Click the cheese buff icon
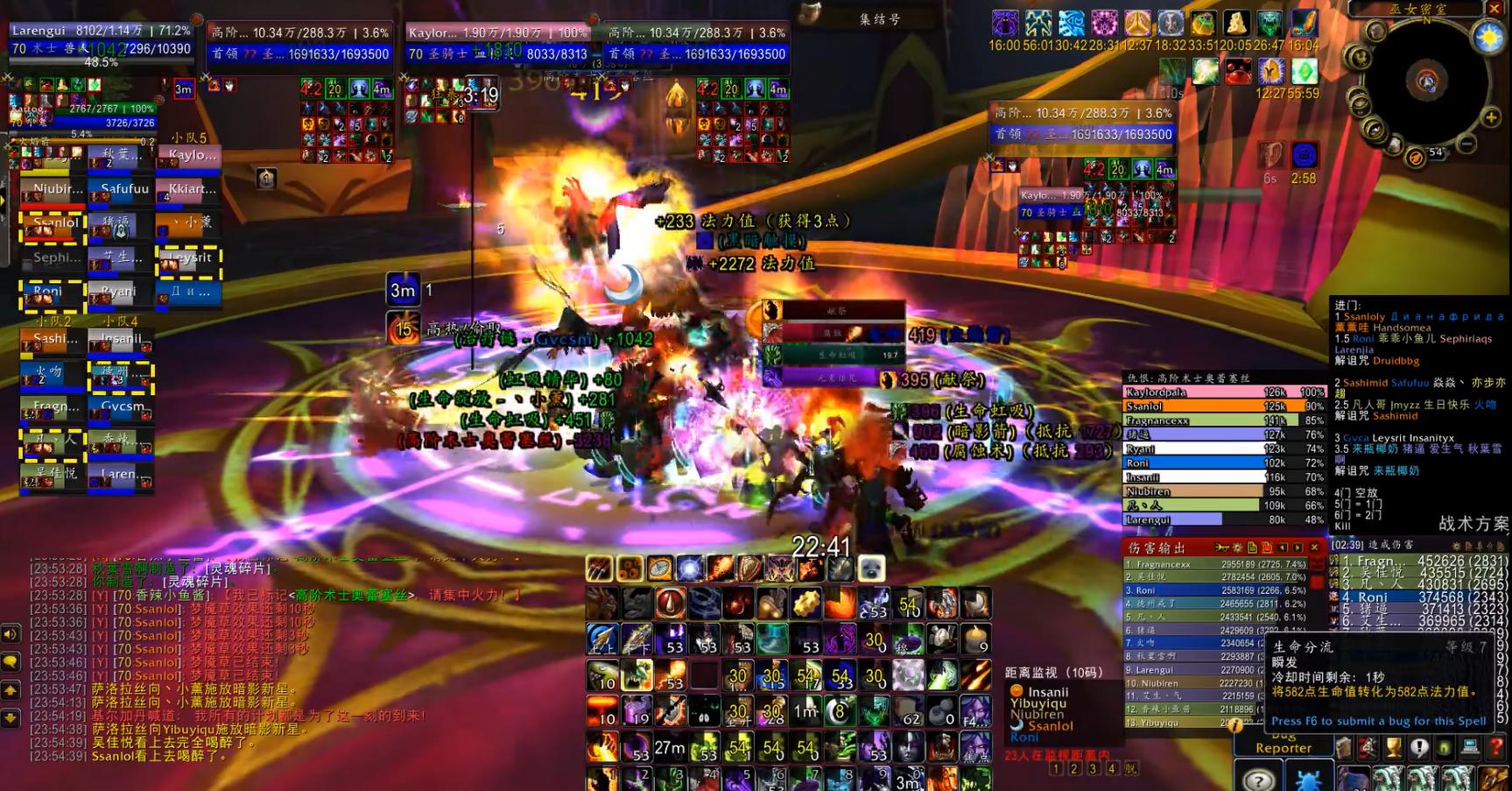Image resolution: width=1512 pixels, height=791 pixels. (1235, 23)
